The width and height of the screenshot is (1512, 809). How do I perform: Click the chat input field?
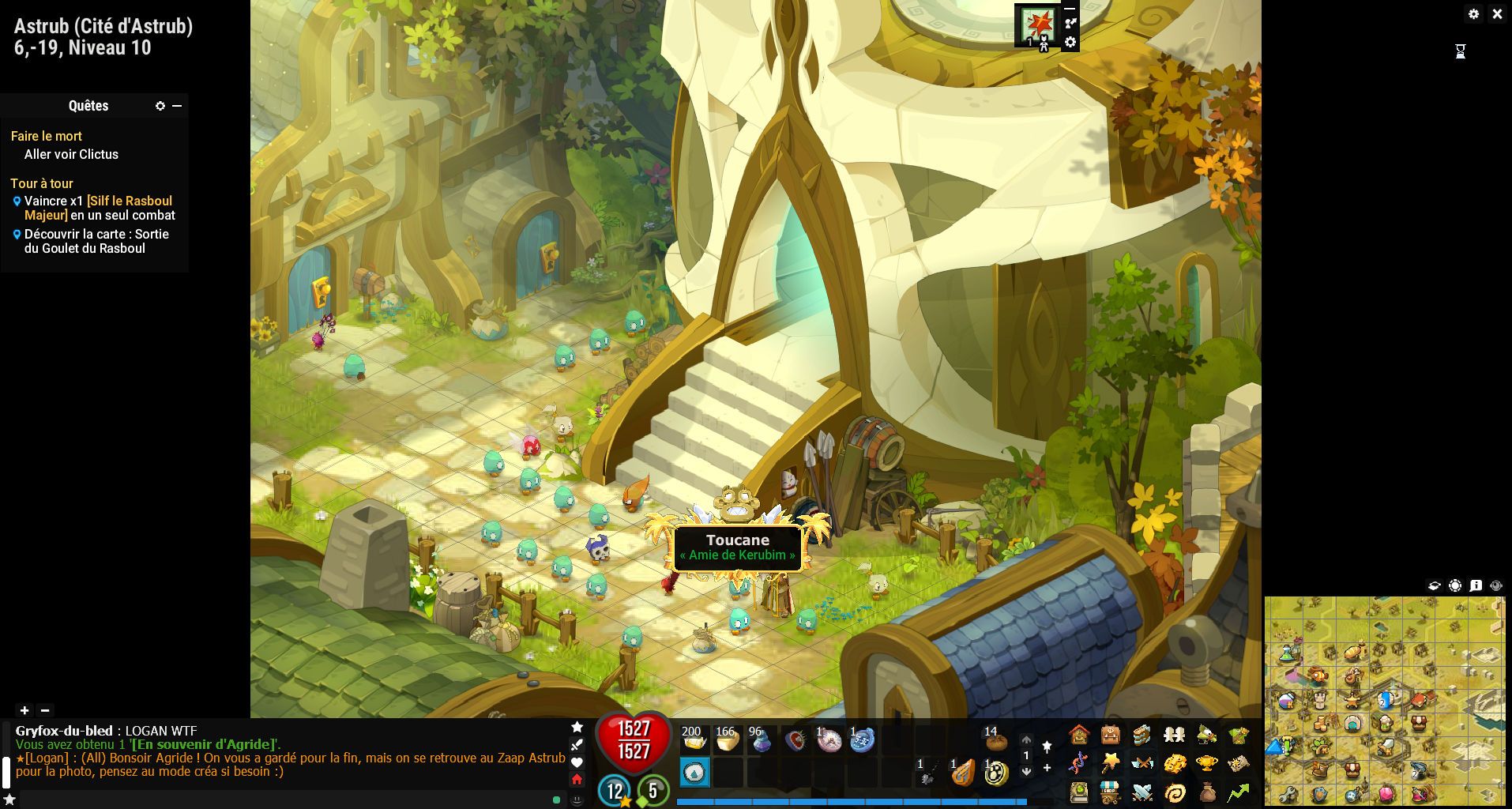284,800
